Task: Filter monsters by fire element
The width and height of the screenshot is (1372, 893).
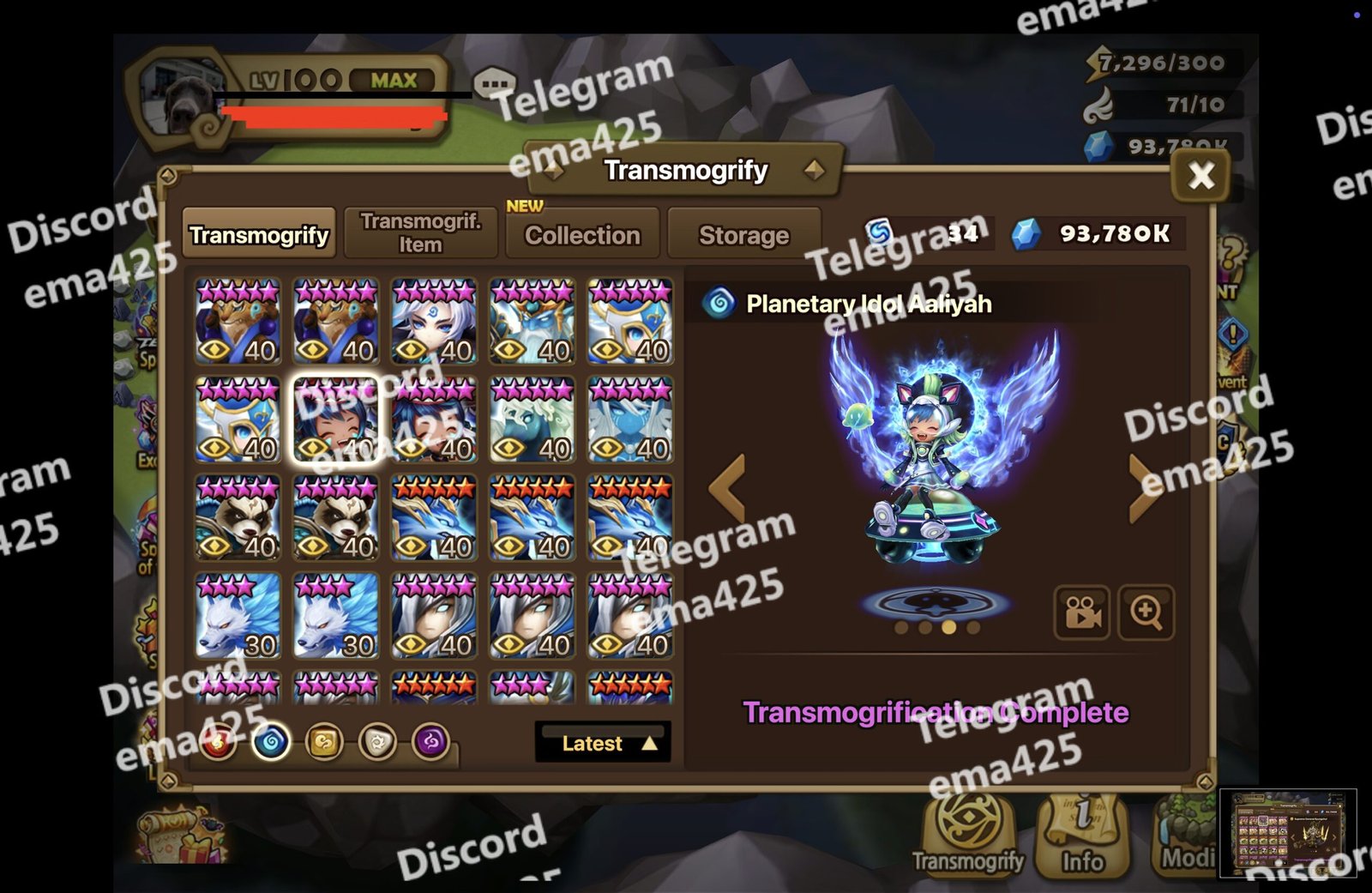Action: point(218,742)
